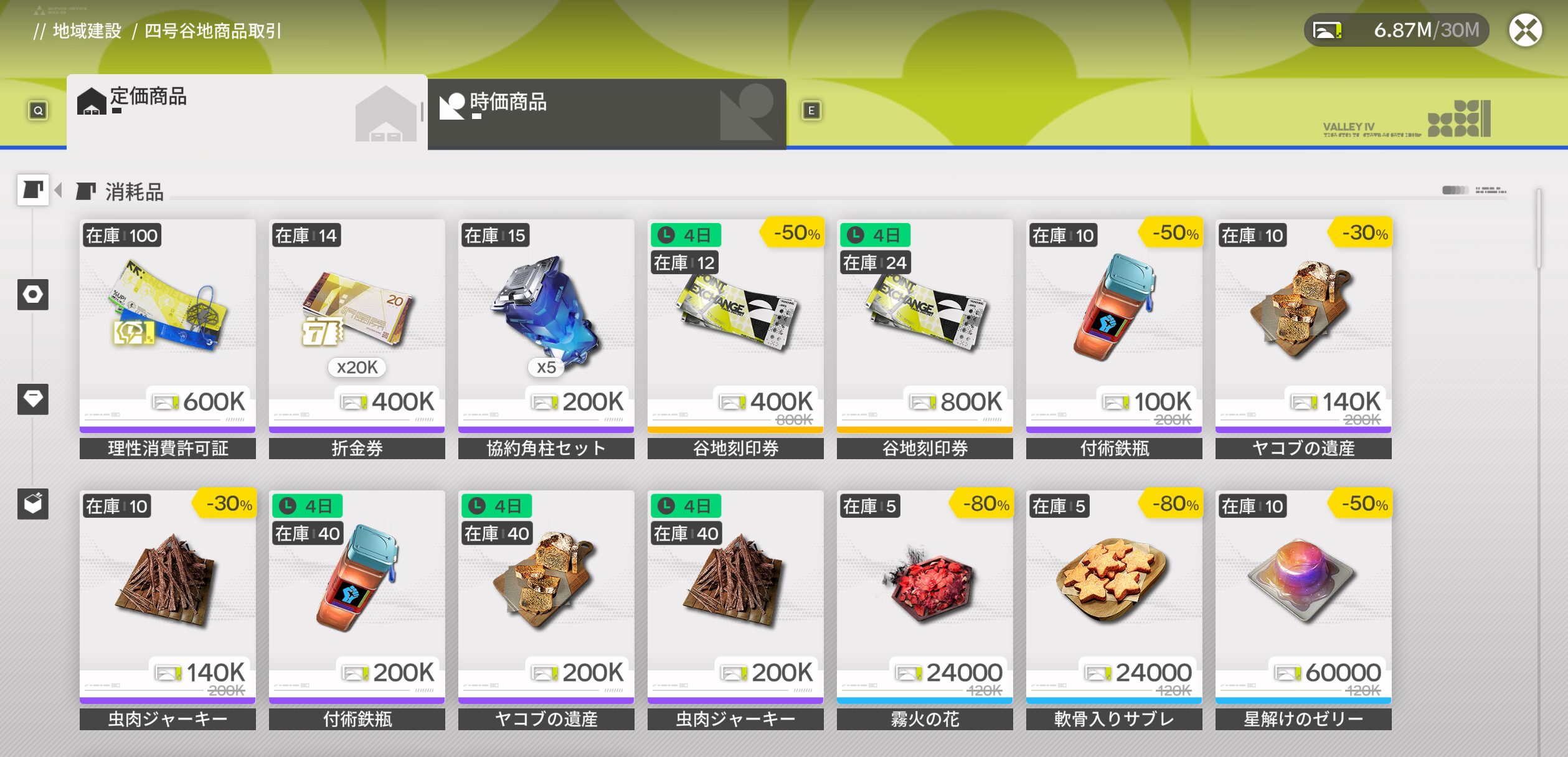The height and width of the screenshot is (757, 1568).
Task: Open the 軟骨入りサブレ item card
Action: pos(1114,596)
